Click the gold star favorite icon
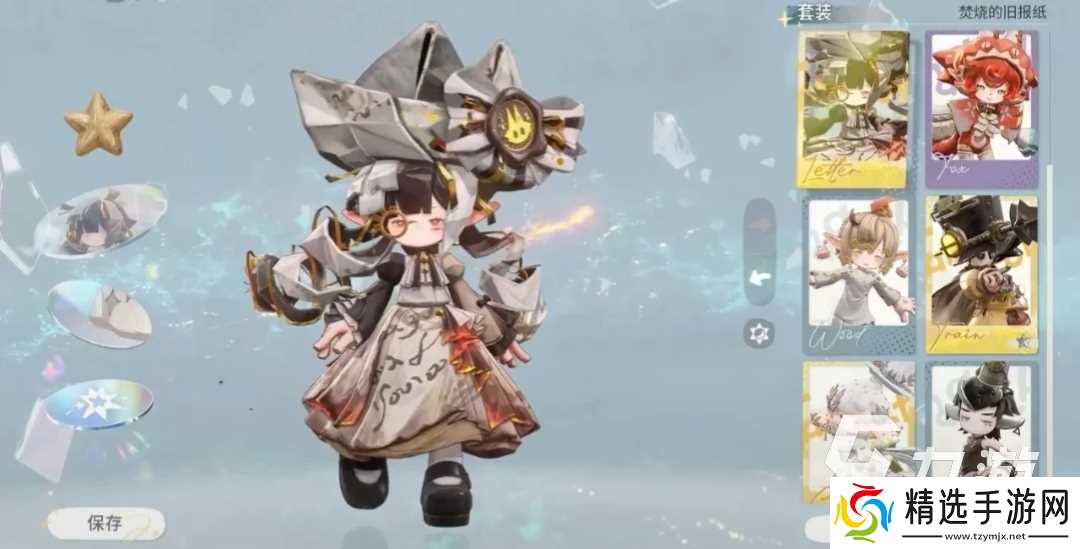This screenshot has width=1080, height=549. pyautogui.click(x=99, y=124)
